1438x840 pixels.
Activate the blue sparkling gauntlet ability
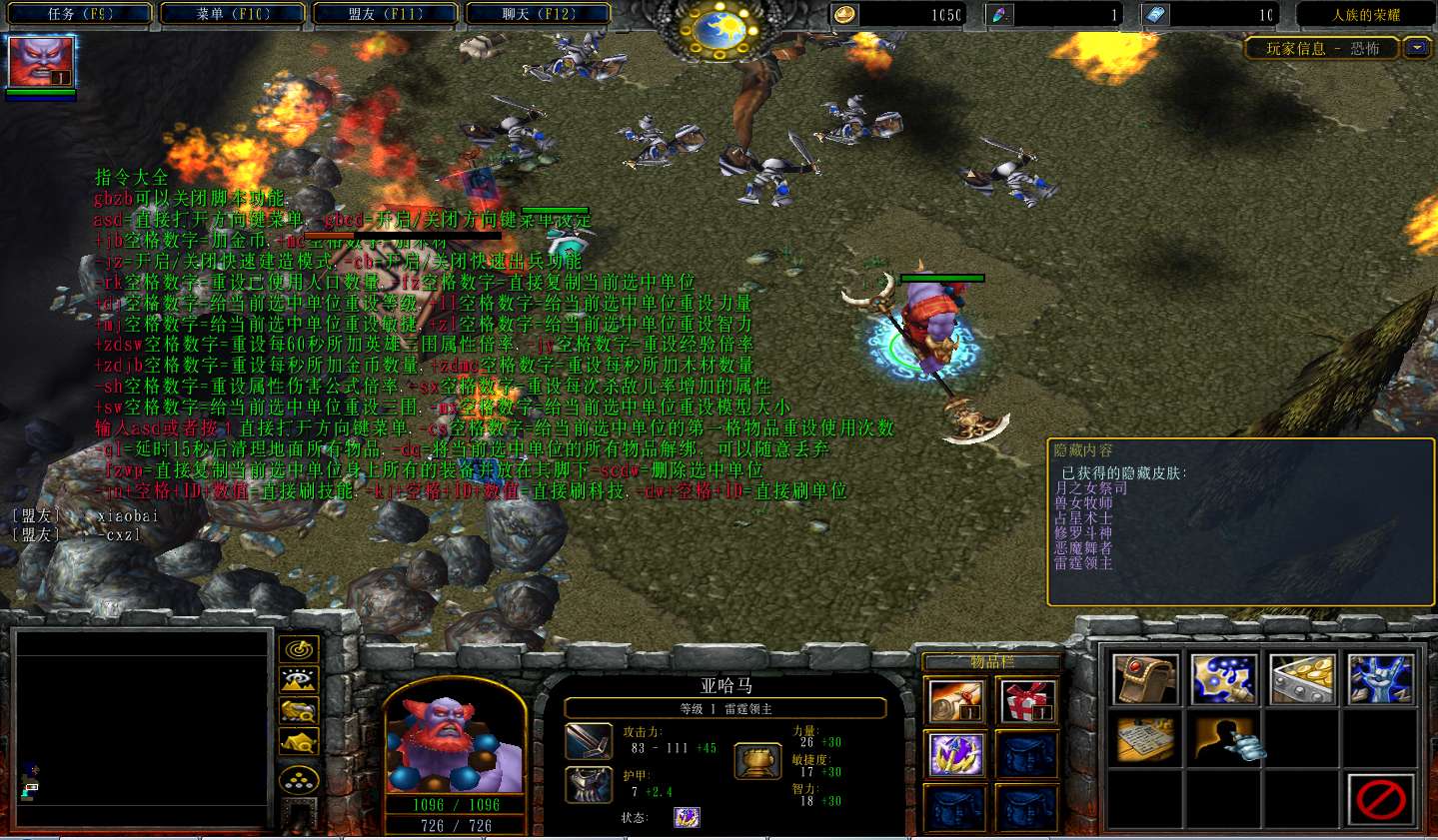click(1223, 679)
